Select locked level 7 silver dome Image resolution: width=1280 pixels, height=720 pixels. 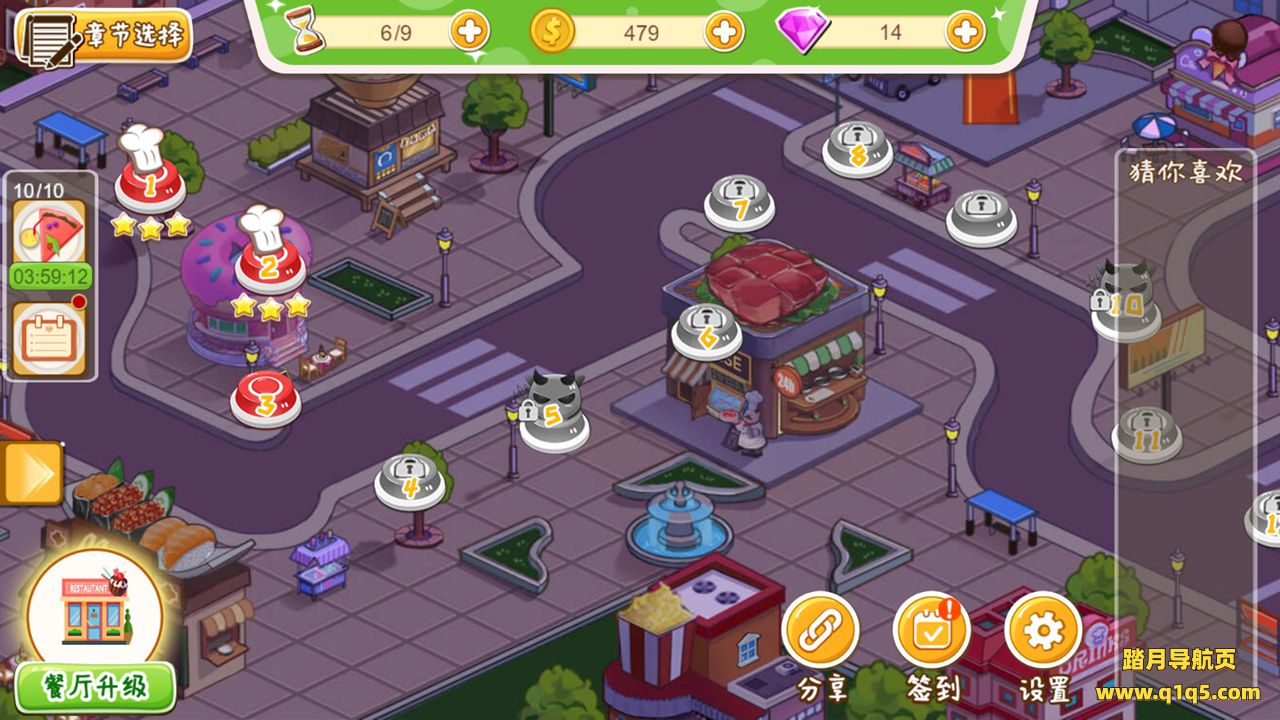(x=740, y=203)
